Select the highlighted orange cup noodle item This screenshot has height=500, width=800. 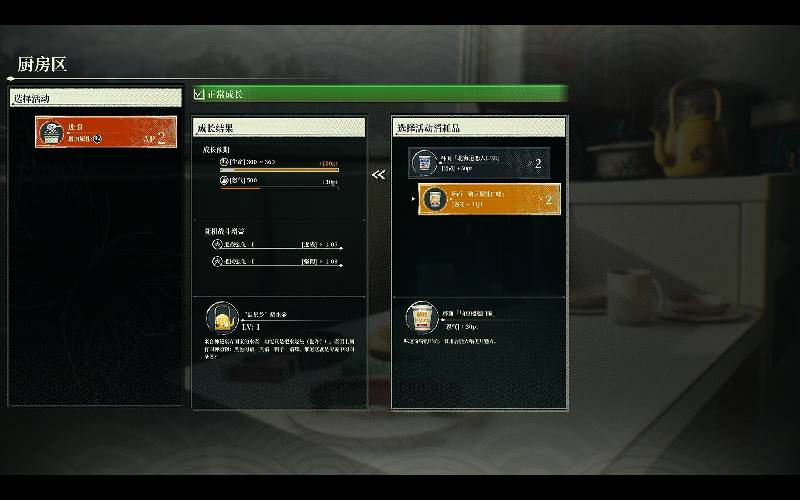click(489, 200)
